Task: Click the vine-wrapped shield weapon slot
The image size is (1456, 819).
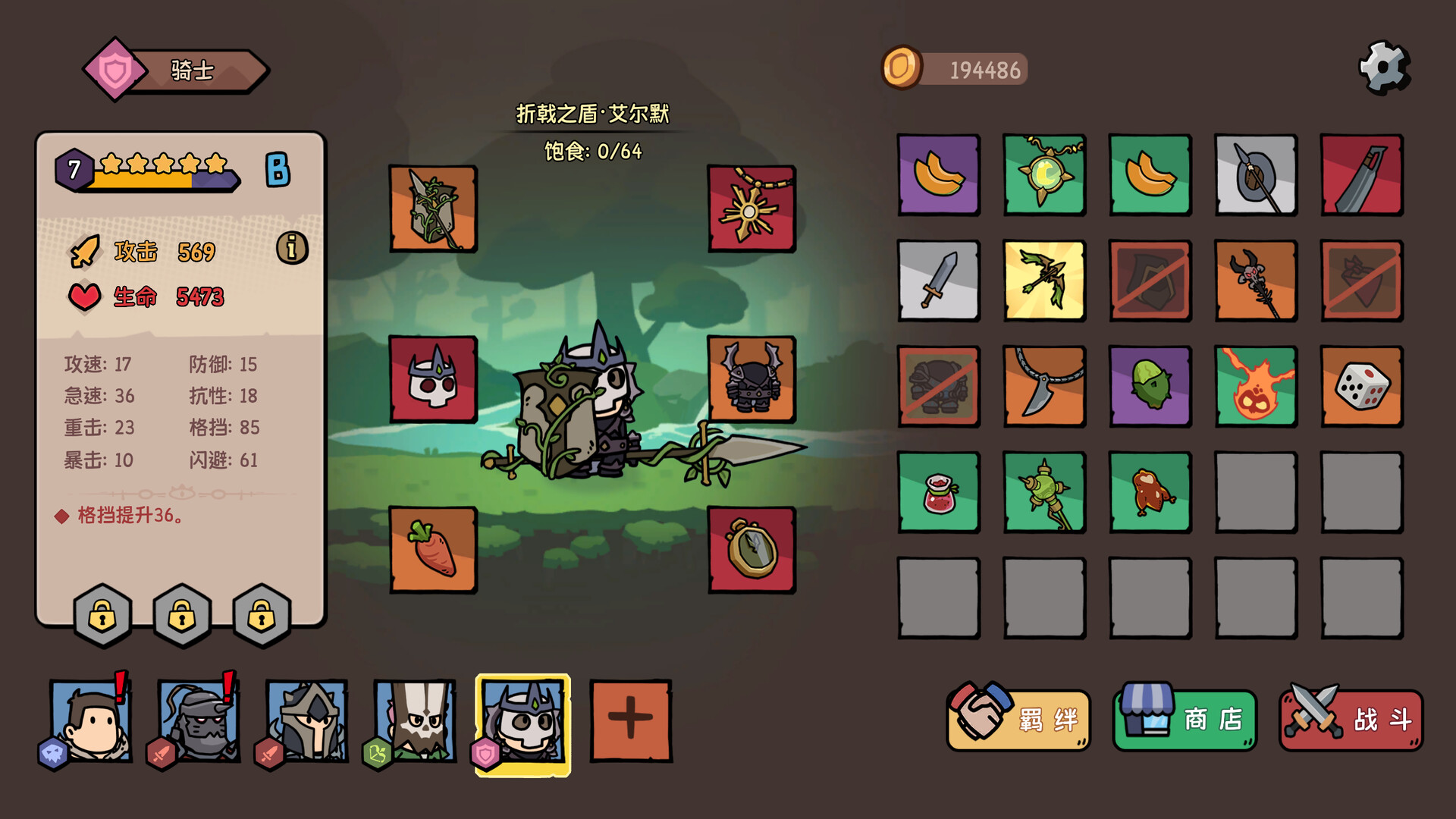Action: point(434,209)
